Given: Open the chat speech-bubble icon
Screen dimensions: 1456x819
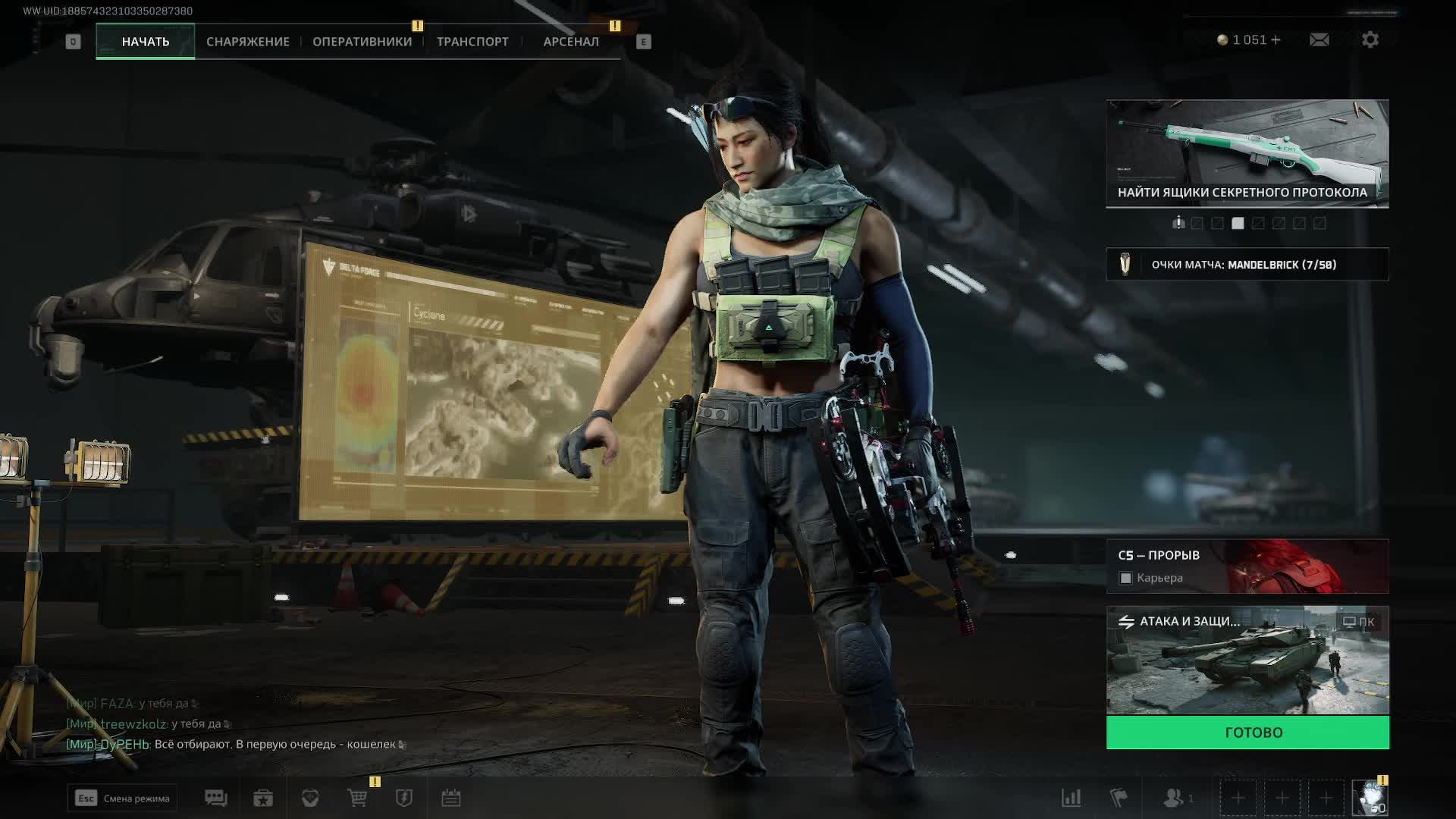Looking at the screenshot, I should (x=215, y=798).
